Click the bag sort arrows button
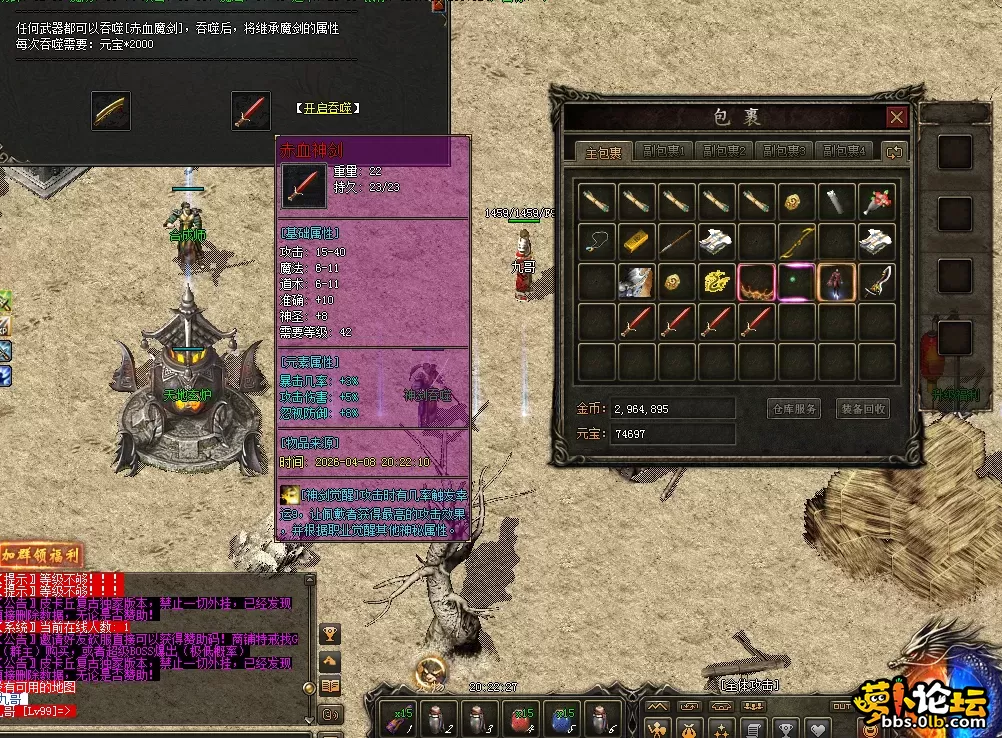The height and width of the screenshot is (738, 1002). pyautogui.click(x=894, y=152)
